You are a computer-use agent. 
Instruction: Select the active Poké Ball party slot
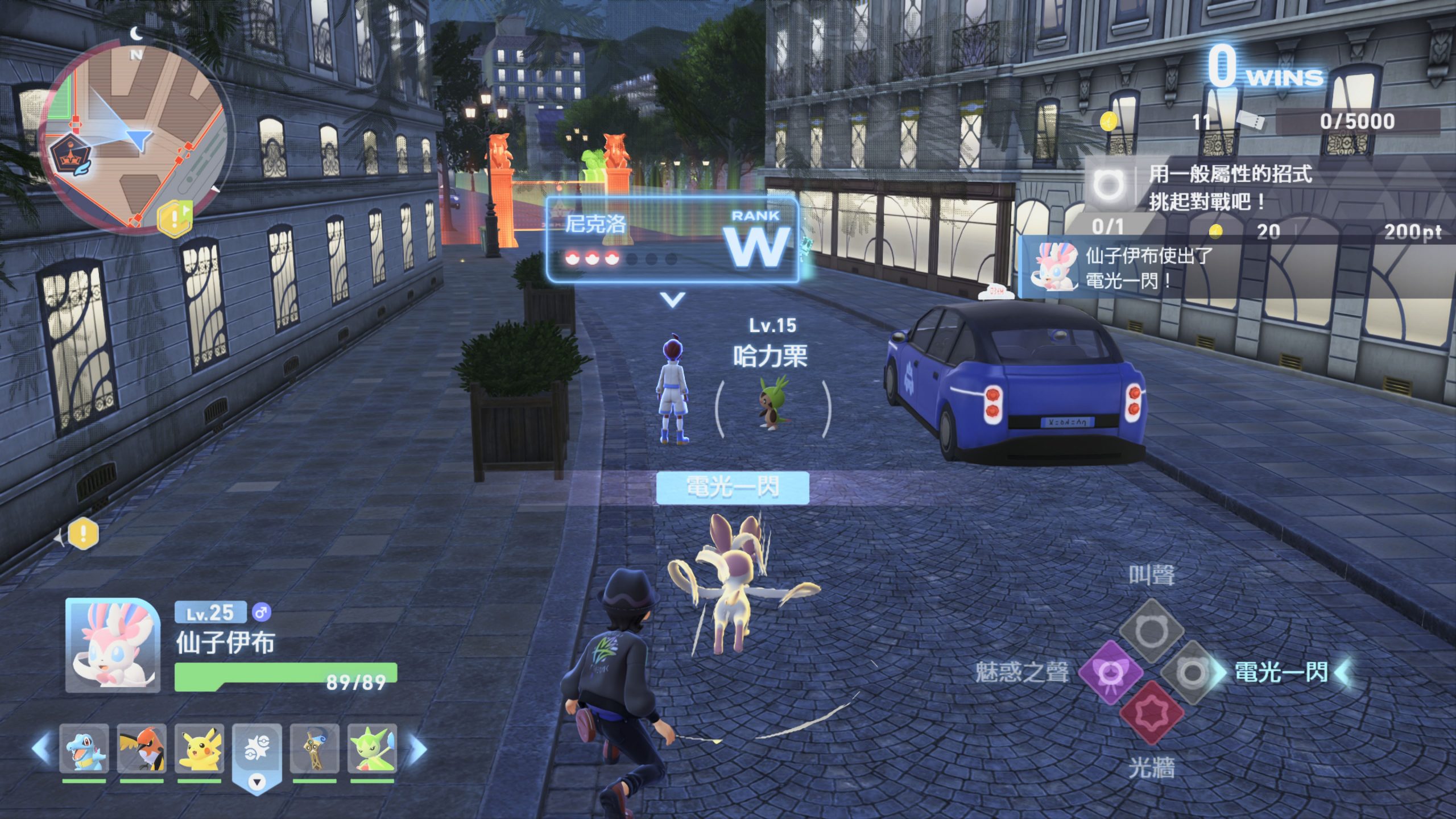coord(257,752)
